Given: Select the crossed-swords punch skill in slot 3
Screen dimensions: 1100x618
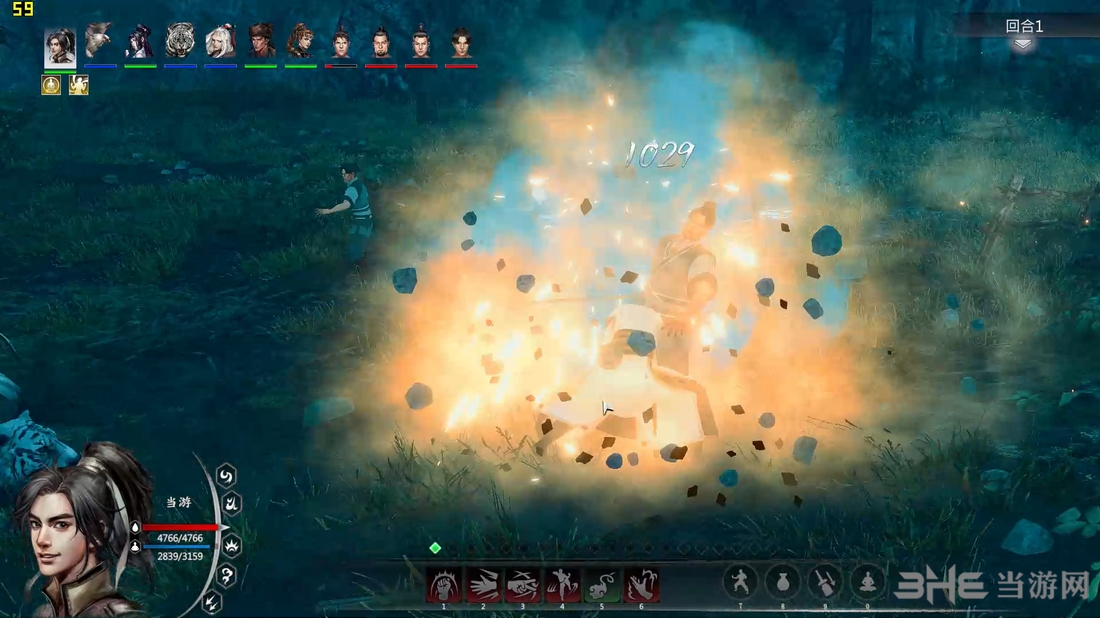Looking at the screenshot, I should [x=522, y=585].
